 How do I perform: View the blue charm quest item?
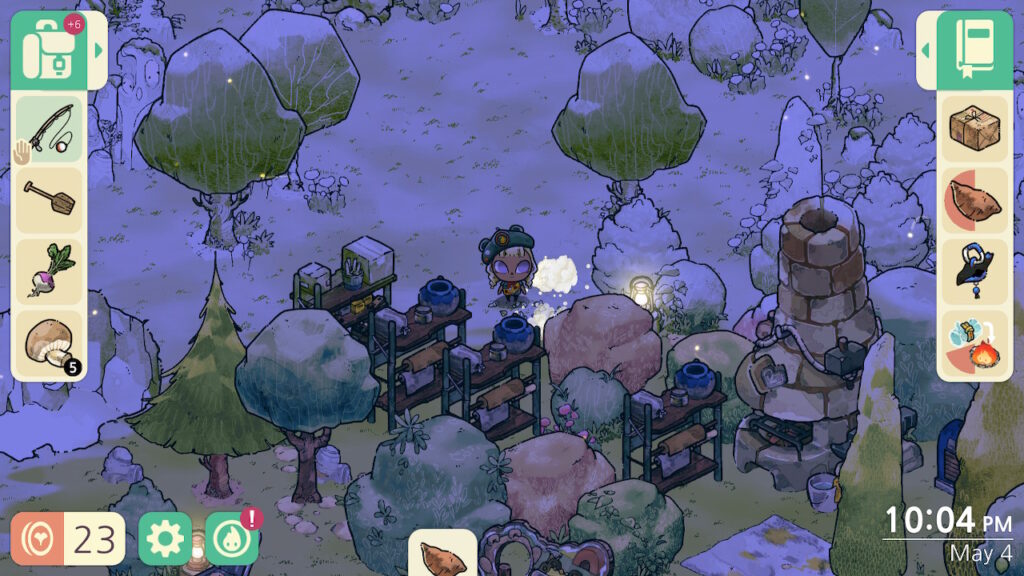tap(977, 270)
